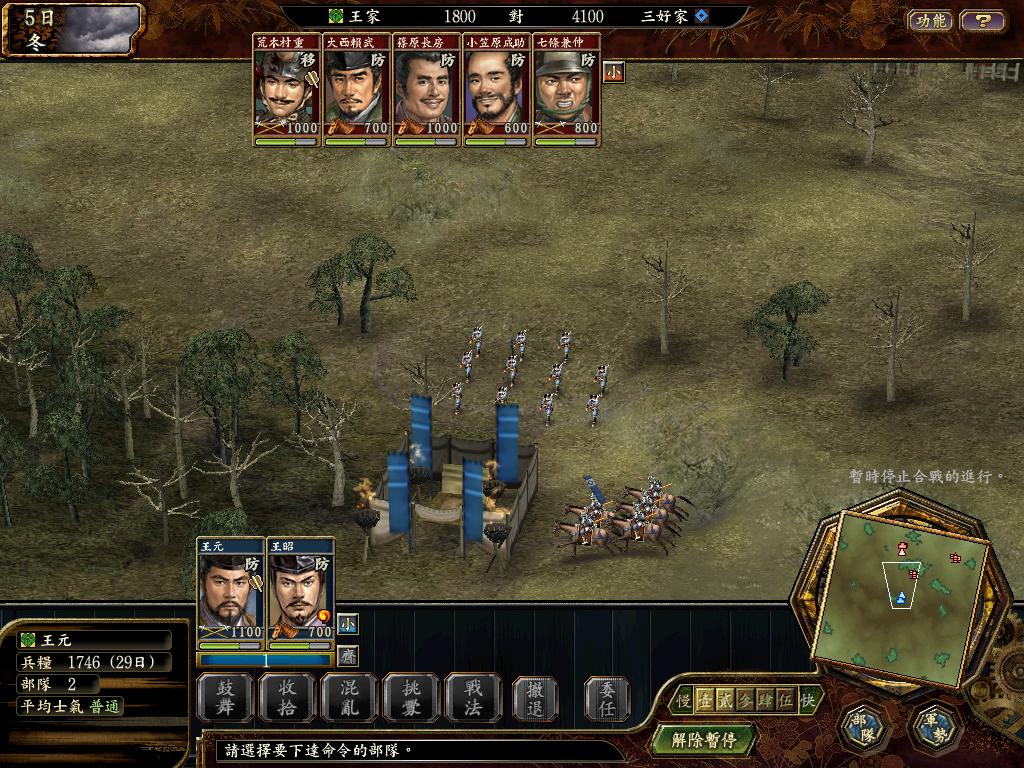Order a 撤退 retreat
1024x768 pixels.
coord(535,697)
